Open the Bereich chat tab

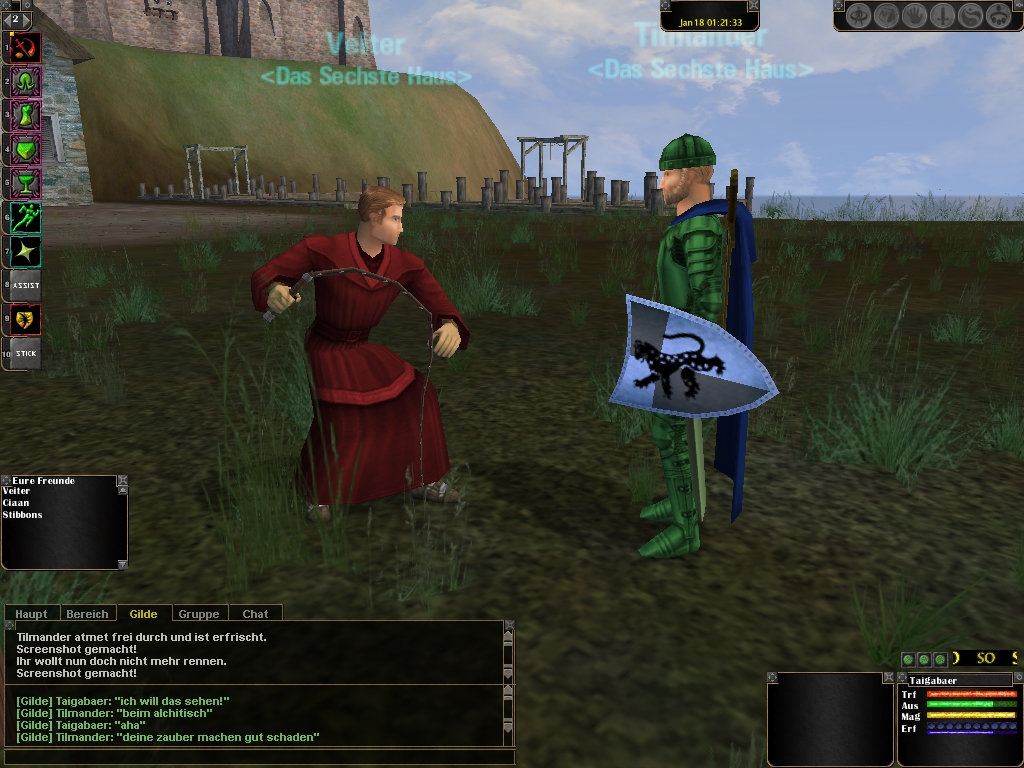click(87, 613)
